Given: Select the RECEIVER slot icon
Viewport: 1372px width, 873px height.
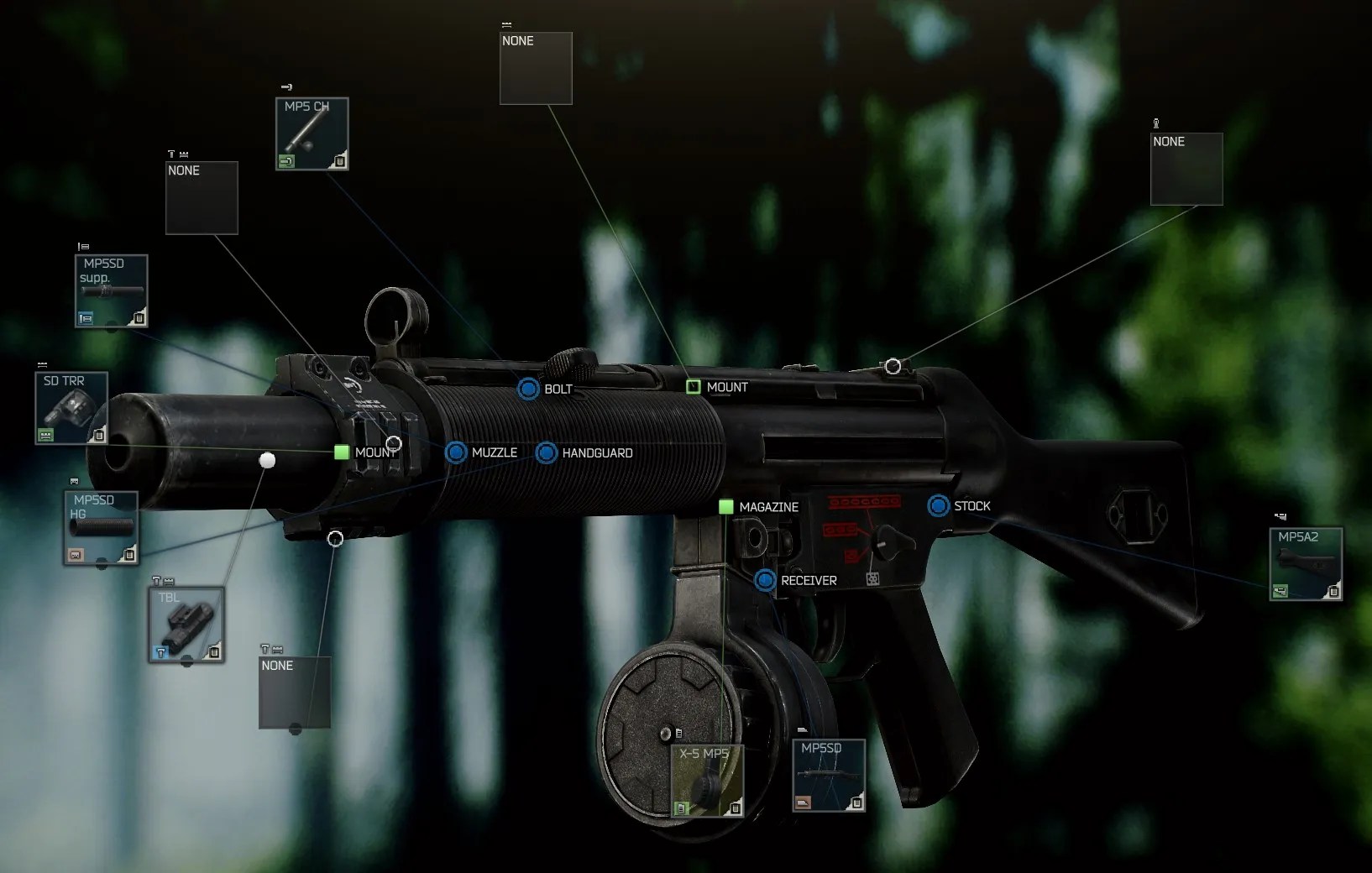Looking at the screenshot, I should pyautogui.click(x=764, y=580).
